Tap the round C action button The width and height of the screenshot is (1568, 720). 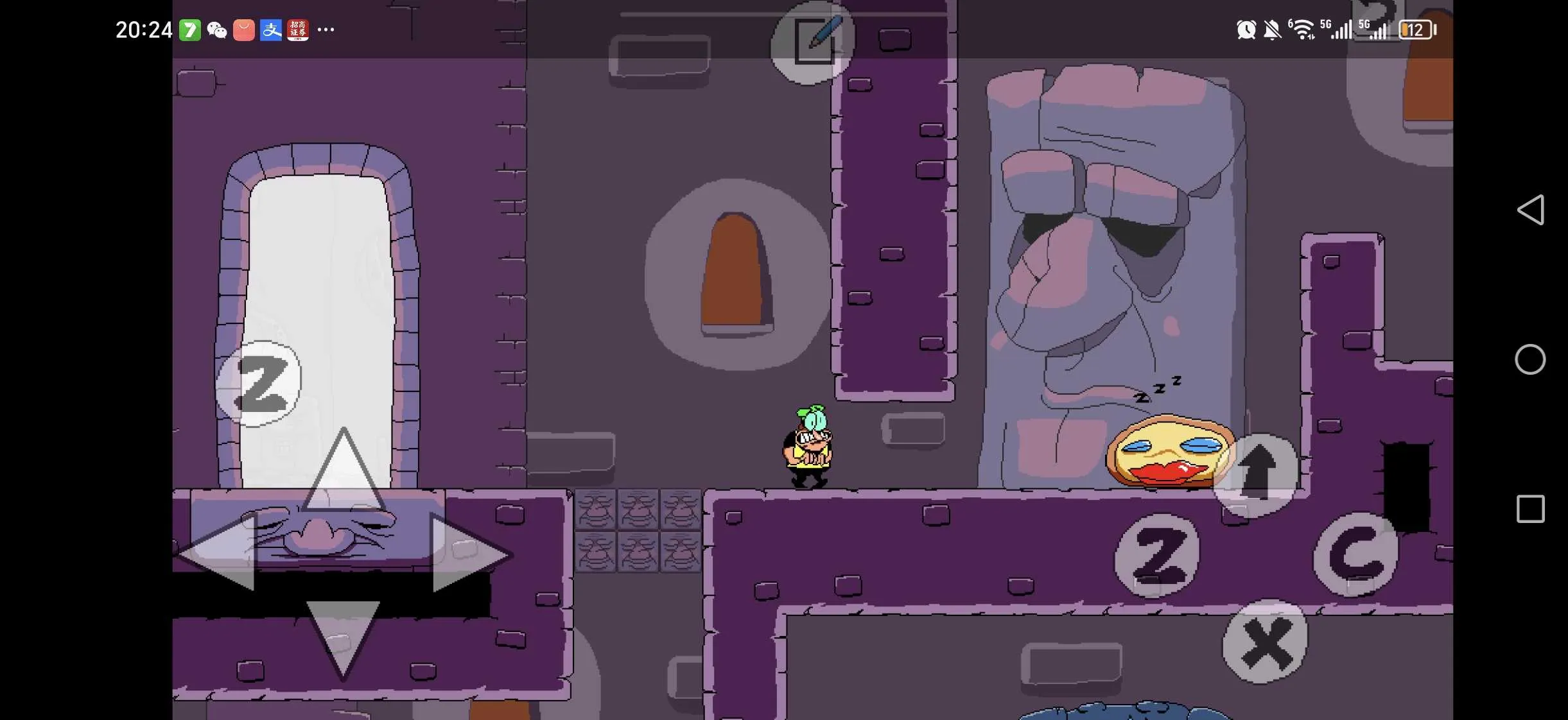pyautogui.click(x=1356, y=554)
